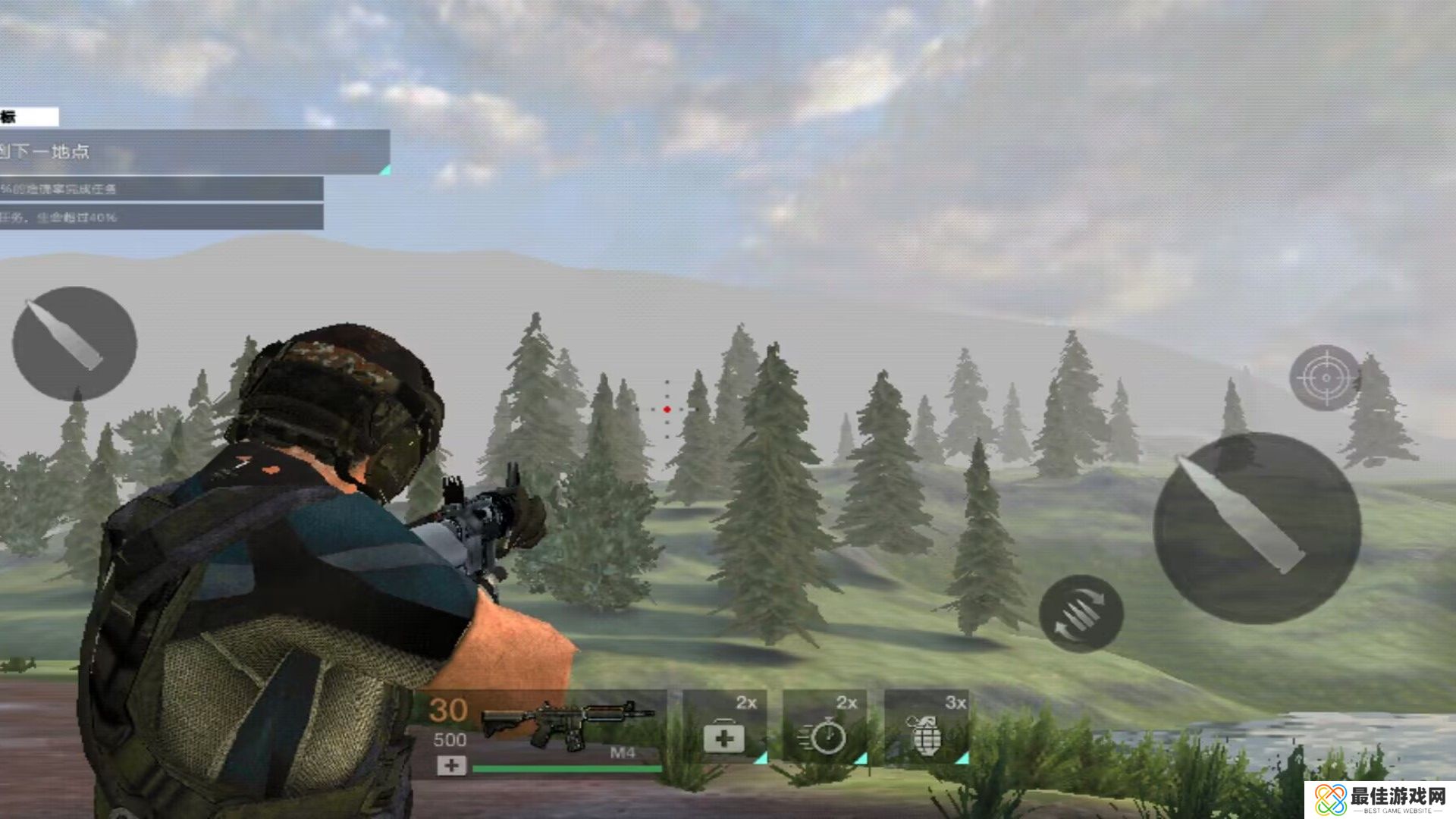Screen dimensions: 1456x819
Task: Tap the reload ammo button
Action: click(1081, 613)
